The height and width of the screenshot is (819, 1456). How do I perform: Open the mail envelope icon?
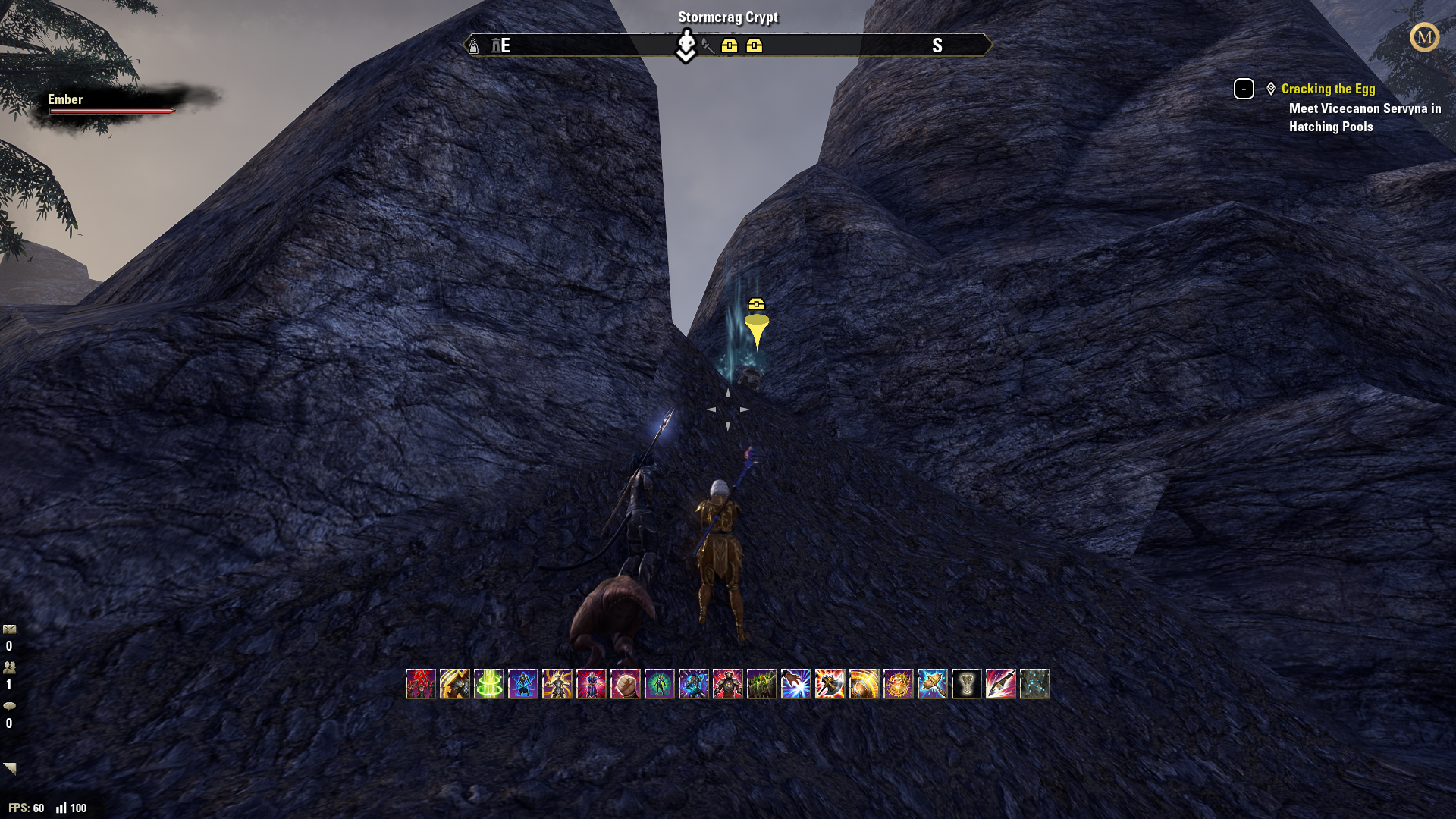[x=8, y=628]
